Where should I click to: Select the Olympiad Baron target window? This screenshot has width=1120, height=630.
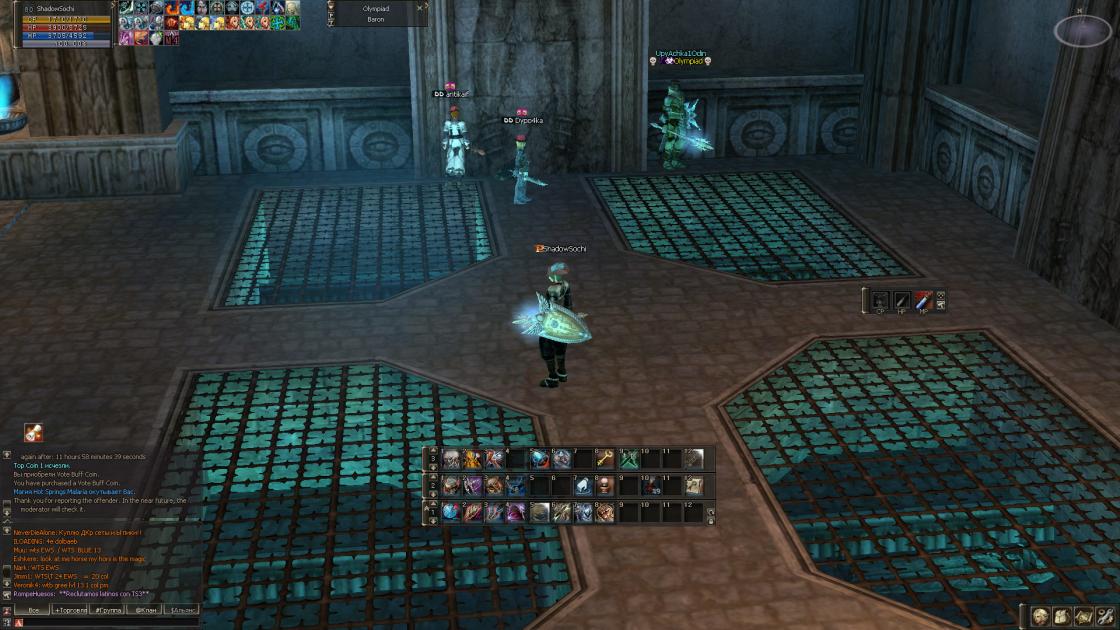pyautogui.click(x=375, y=13)
